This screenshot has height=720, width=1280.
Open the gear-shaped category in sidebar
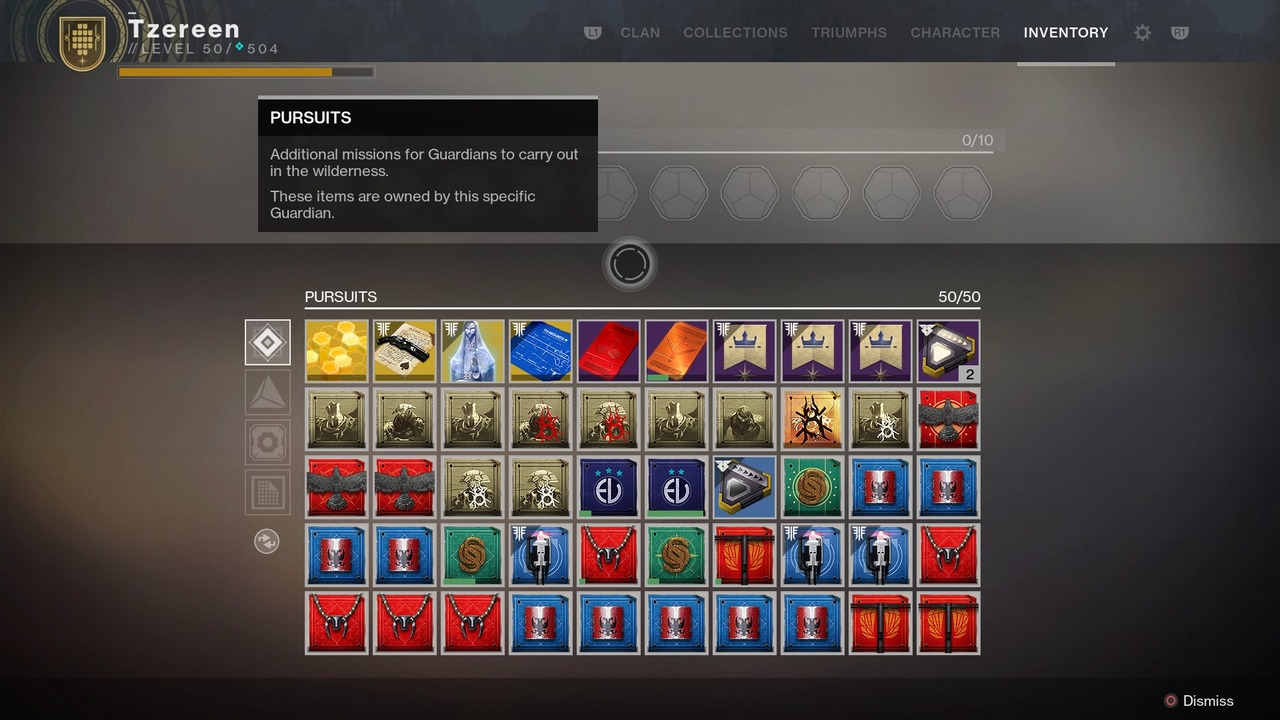pos(268,442)
